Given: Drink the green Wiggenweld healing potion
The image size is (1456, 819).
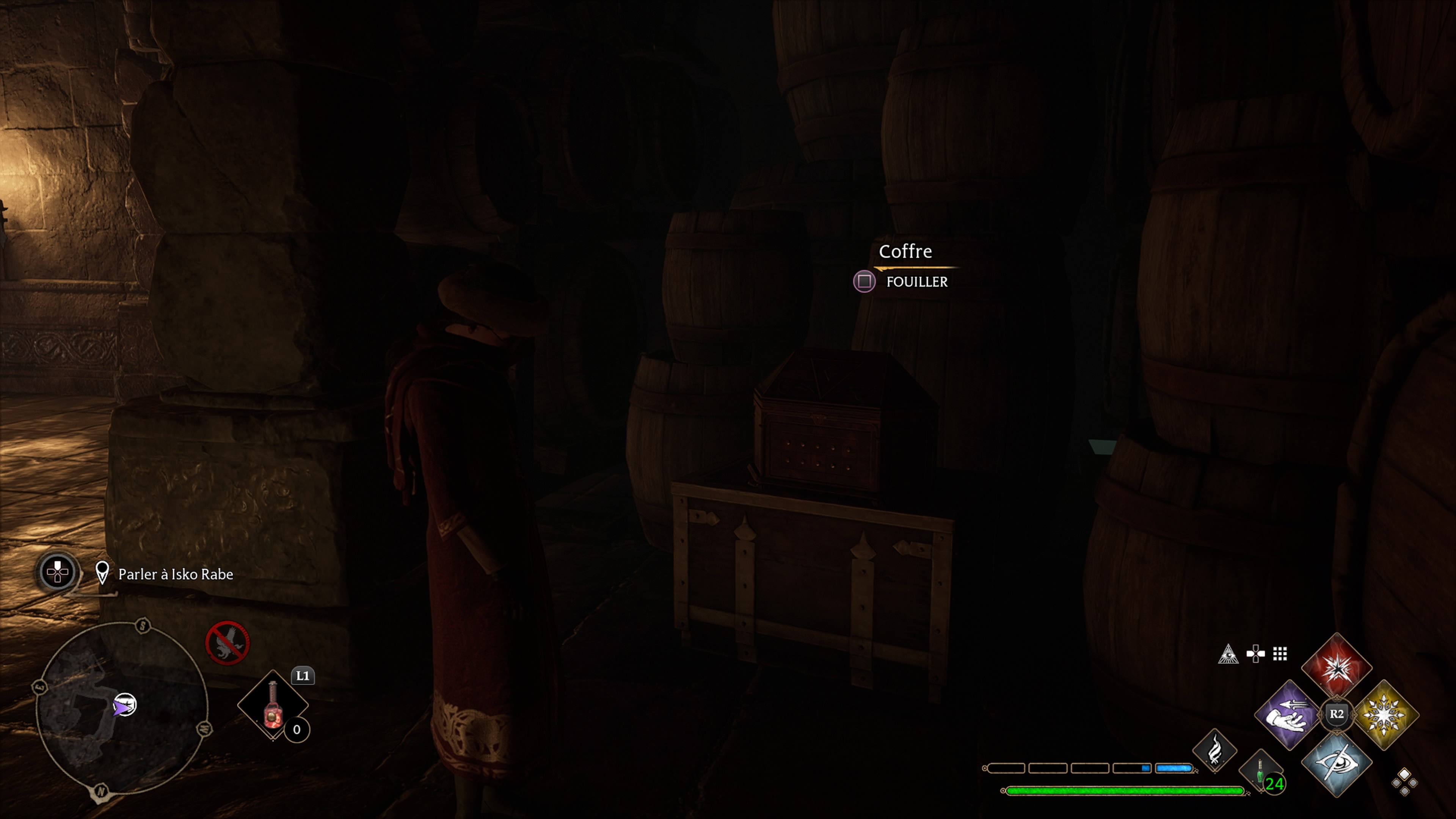Looking at the screenshot, I should 1260,770.
